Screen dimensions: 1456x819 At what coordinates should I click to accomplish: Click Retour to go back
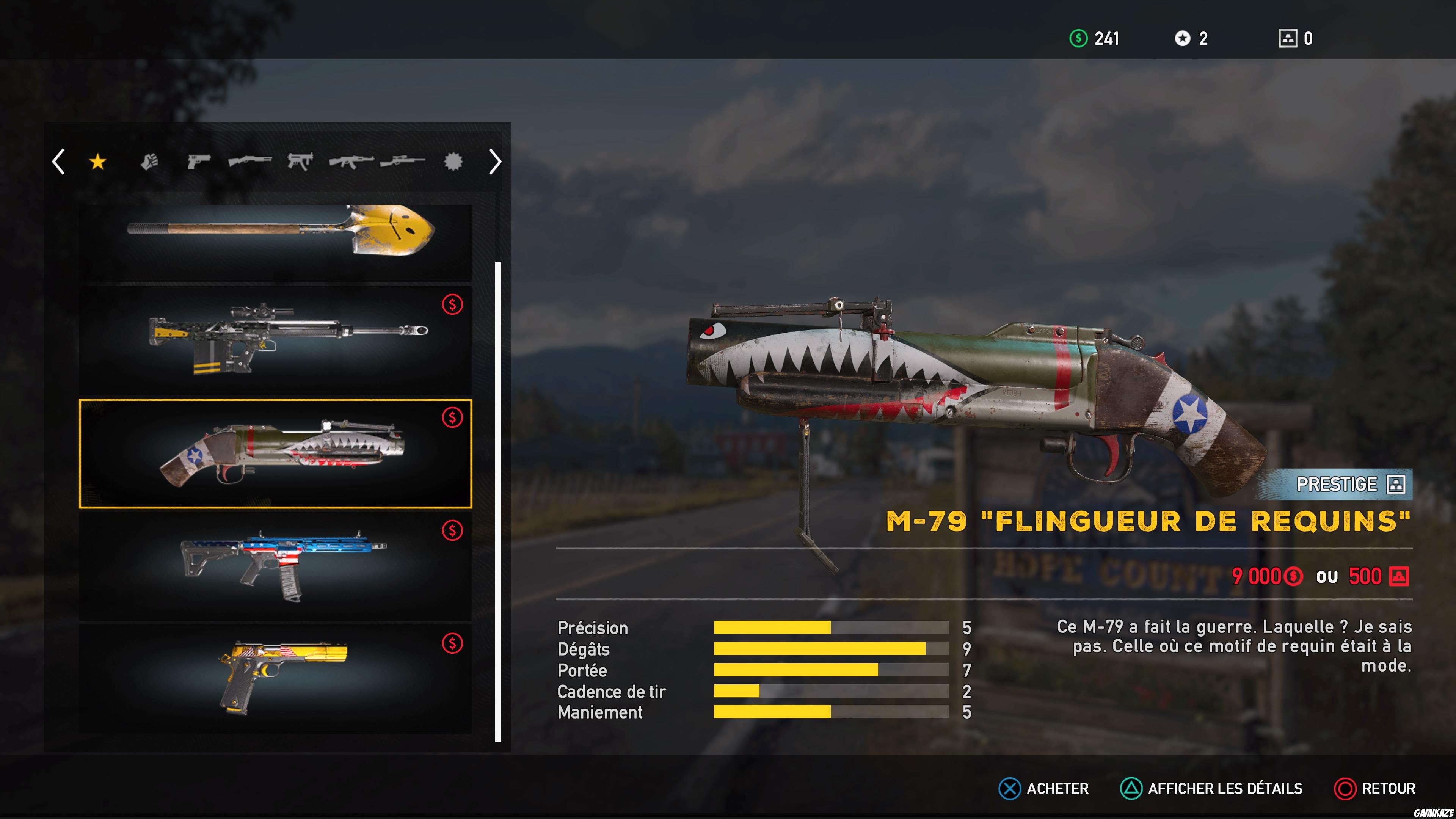[x=1376, y=789]
